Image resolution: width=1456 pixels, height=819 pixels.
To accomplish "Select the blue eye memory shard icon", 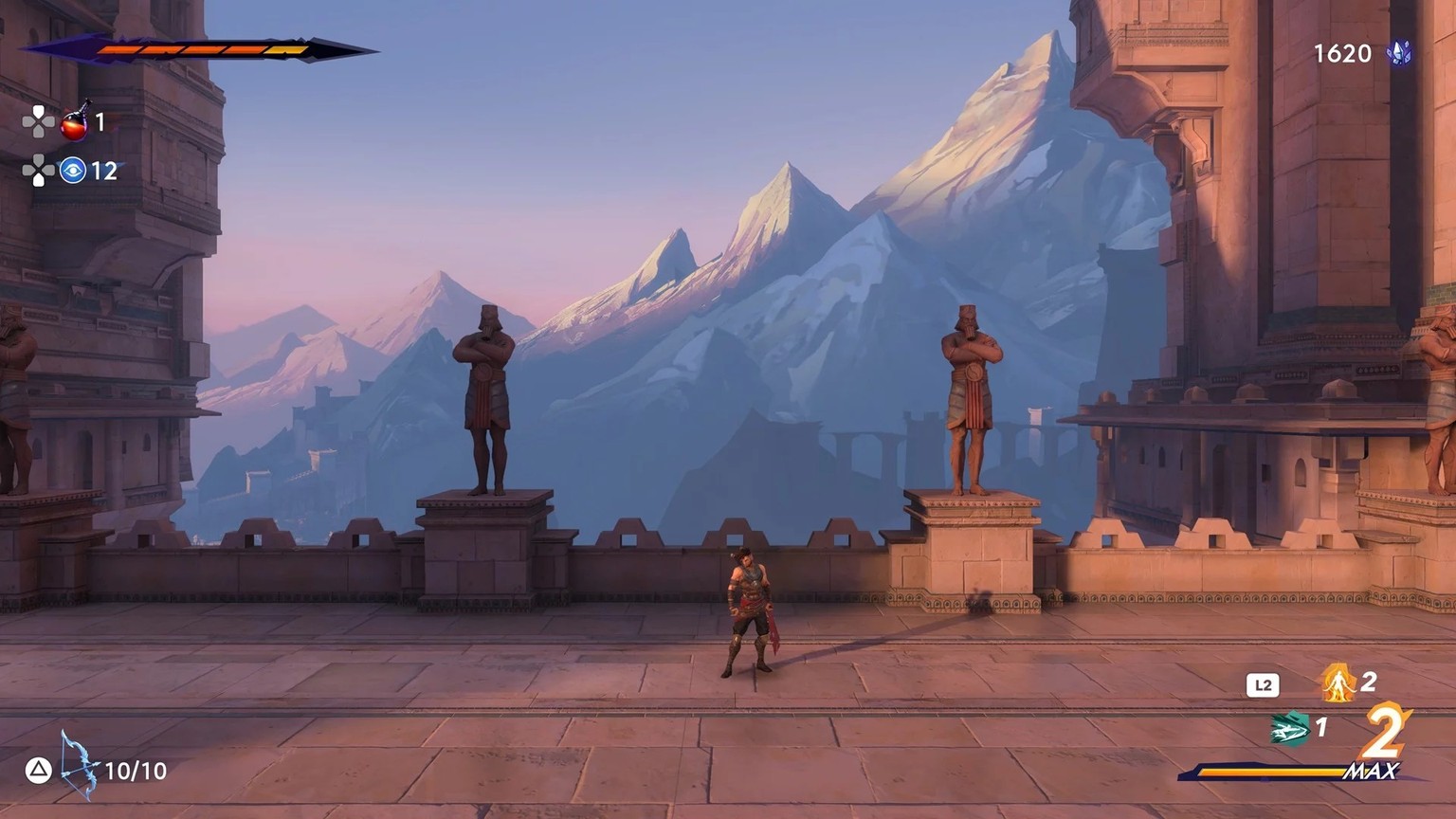I will point(73,171).
